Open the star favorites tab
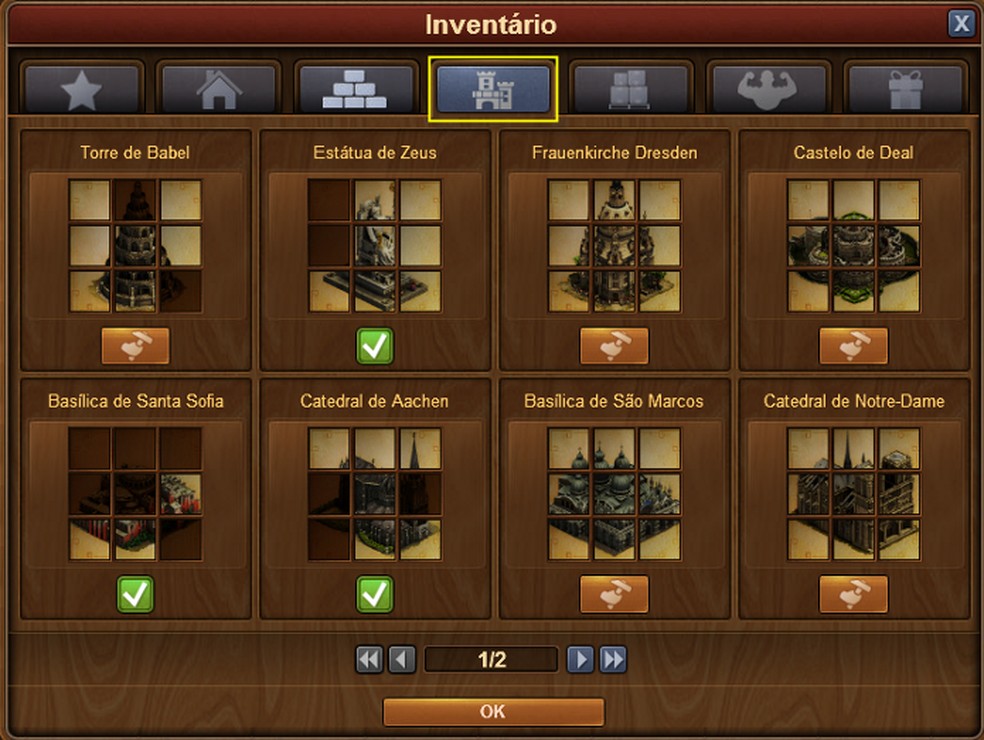Image resolution: width=984 pixels, height=740 pixels. 82,90
